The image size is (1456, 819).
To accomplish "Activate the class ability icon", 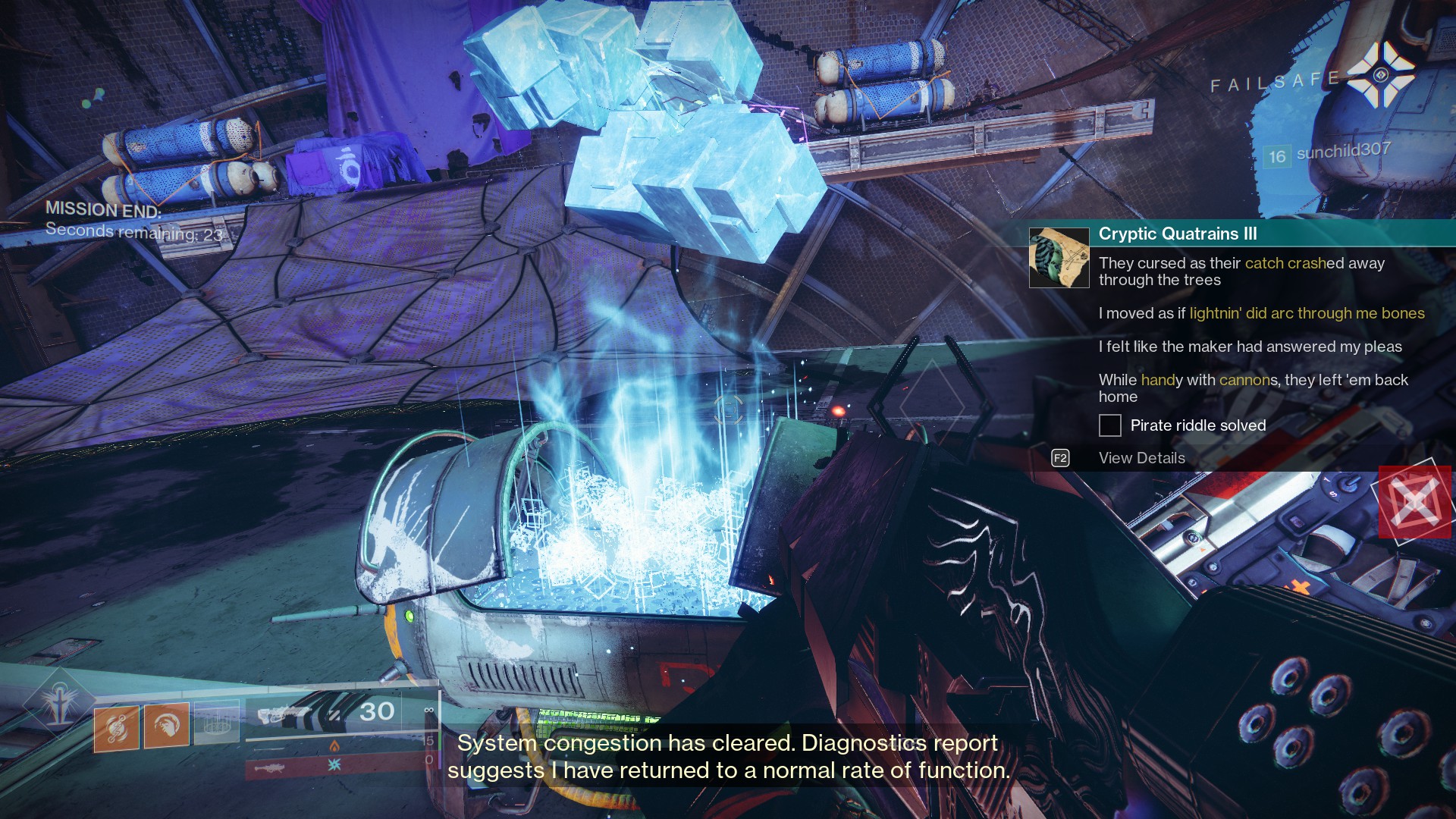I will [218, 724].
